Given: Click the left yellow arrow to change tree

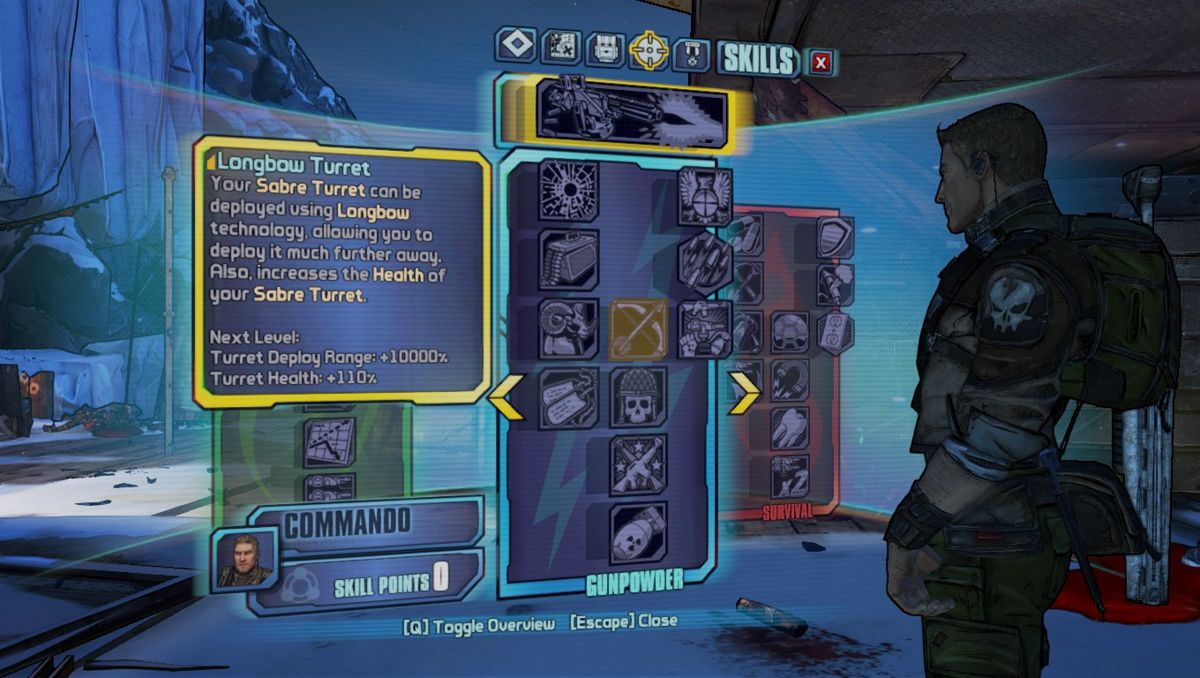Looking at the screenshot, I should (506, 394).
